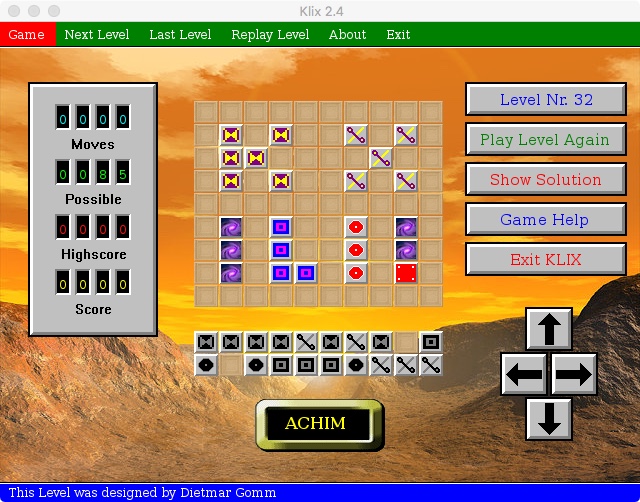640x502 pixels.
Task: Click the down arrow button
Action: click(x=549, y=419)
